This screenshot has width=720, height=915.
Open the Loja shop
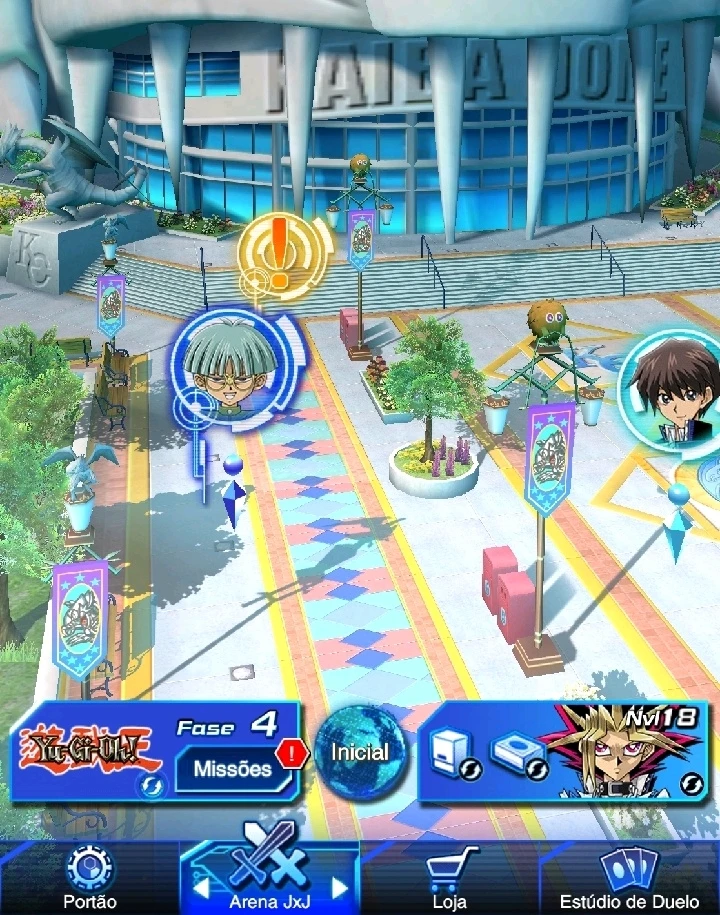pos(450,877)
